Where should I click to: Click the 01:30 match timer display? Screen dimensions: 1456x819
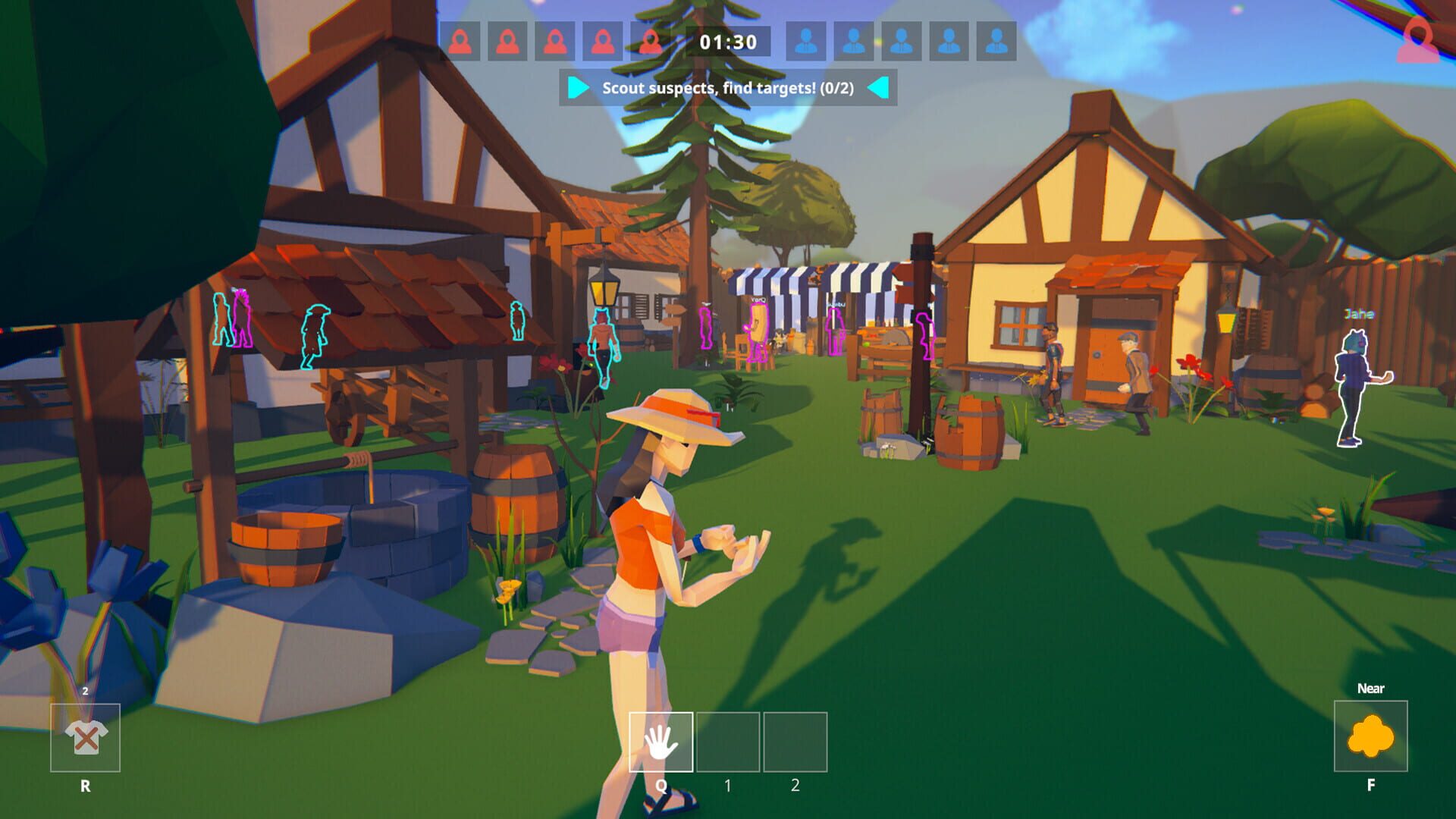(x=726, y=39)
